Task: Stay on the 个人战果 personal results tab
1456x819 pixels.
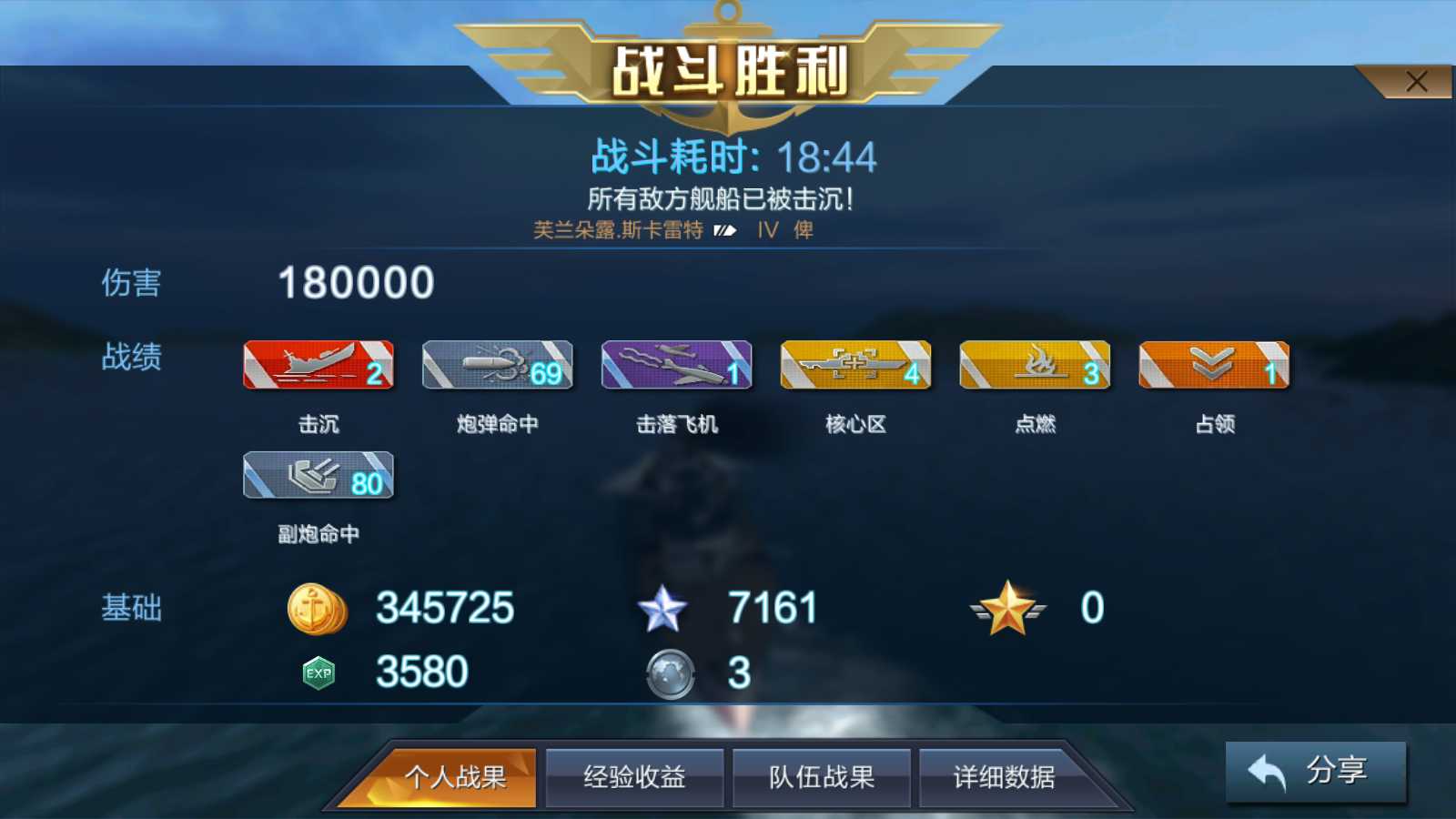Action: pyautogui.click(x=460, y=776)
